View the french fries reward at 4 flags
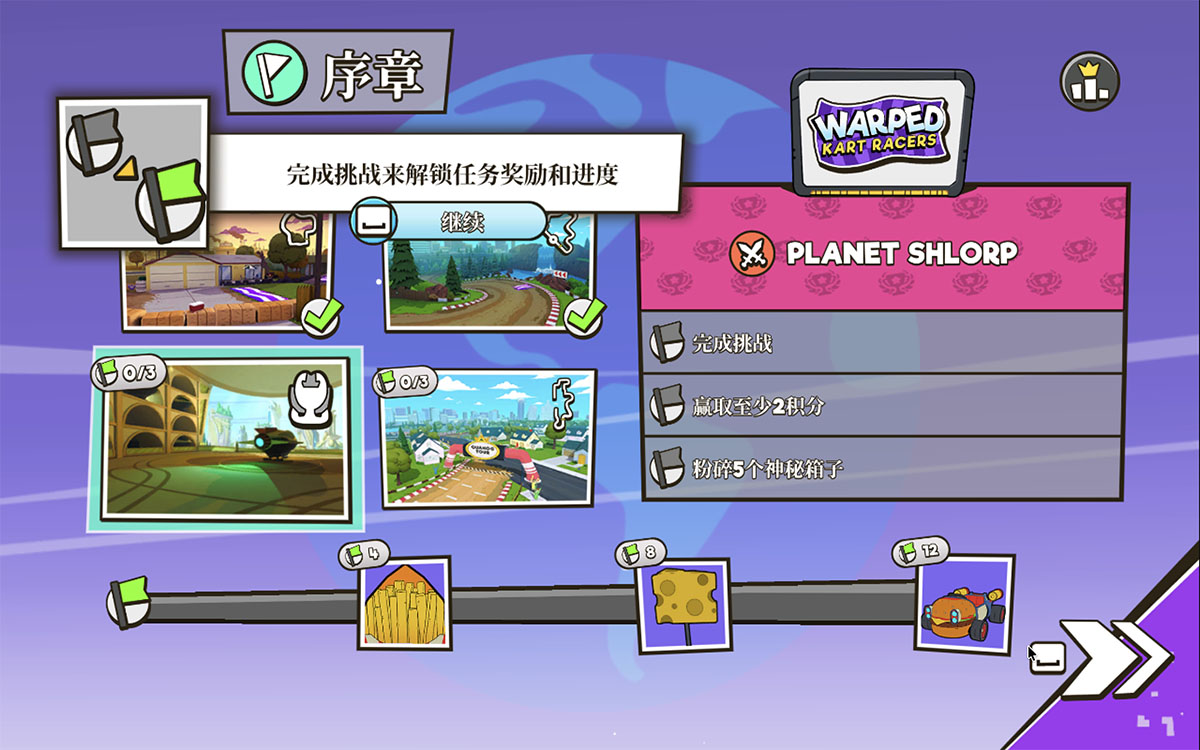The image size is (1200, 750). click(x=404, y=603)
